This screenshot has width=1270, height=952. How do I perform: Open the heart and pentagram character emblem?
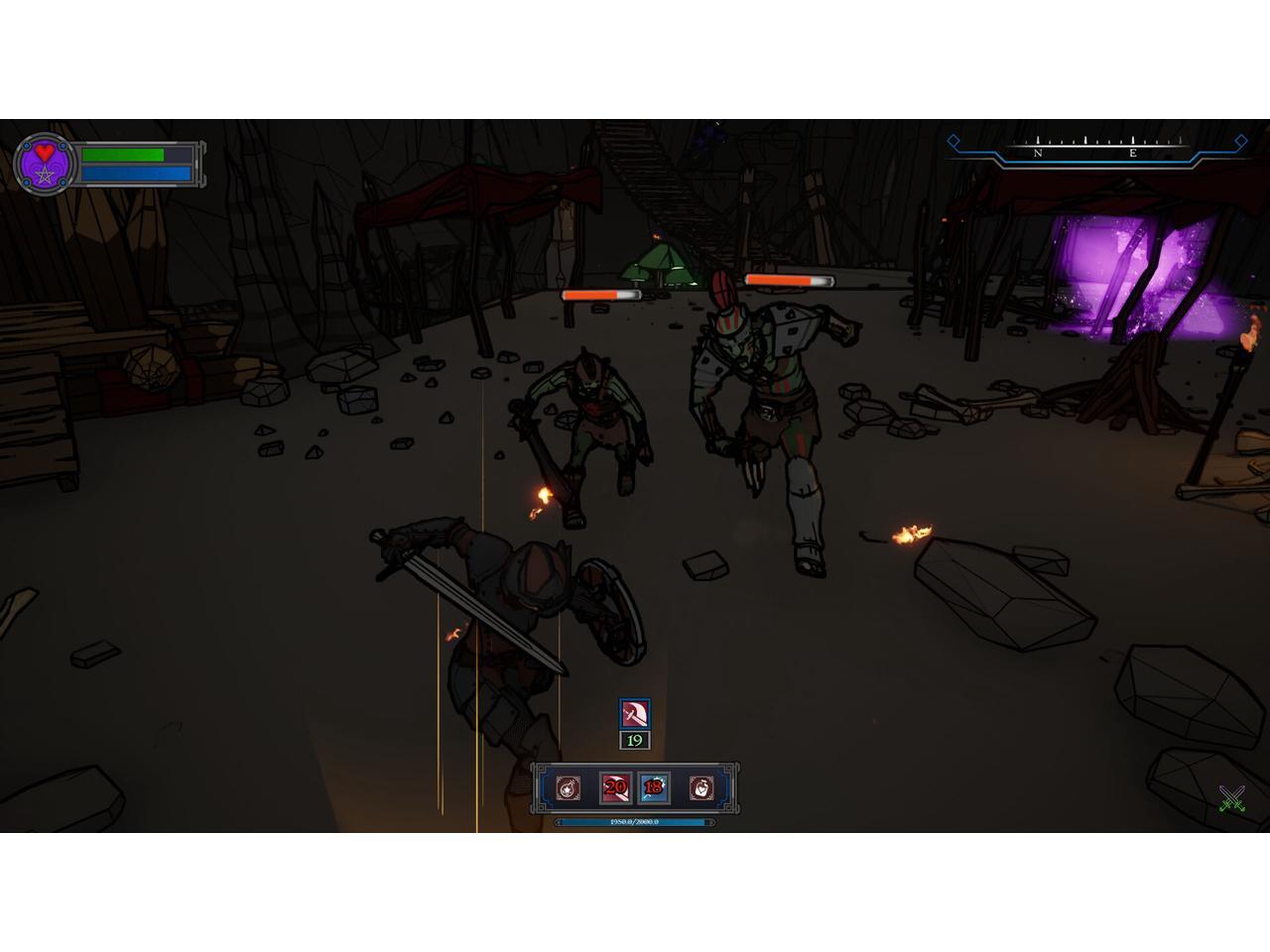[45, 164]
